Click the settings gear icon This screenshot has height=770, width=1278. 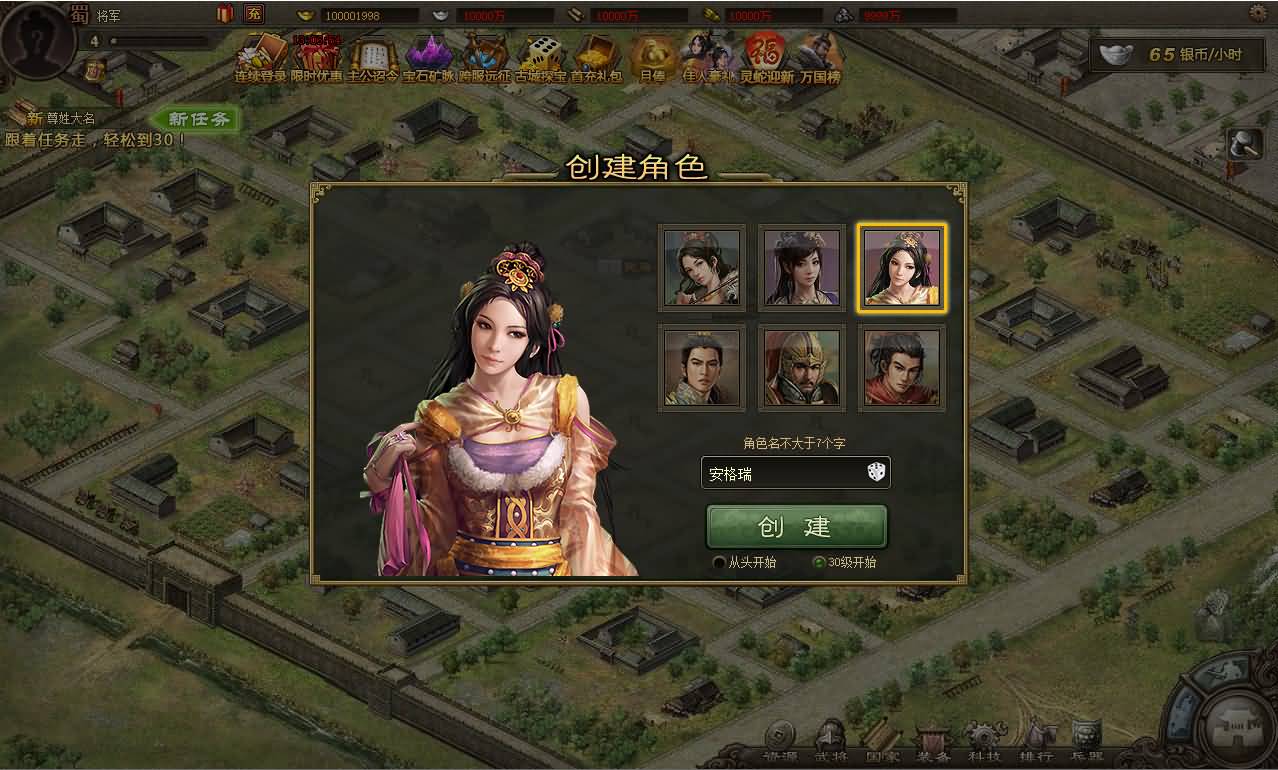coord(1258,13)
